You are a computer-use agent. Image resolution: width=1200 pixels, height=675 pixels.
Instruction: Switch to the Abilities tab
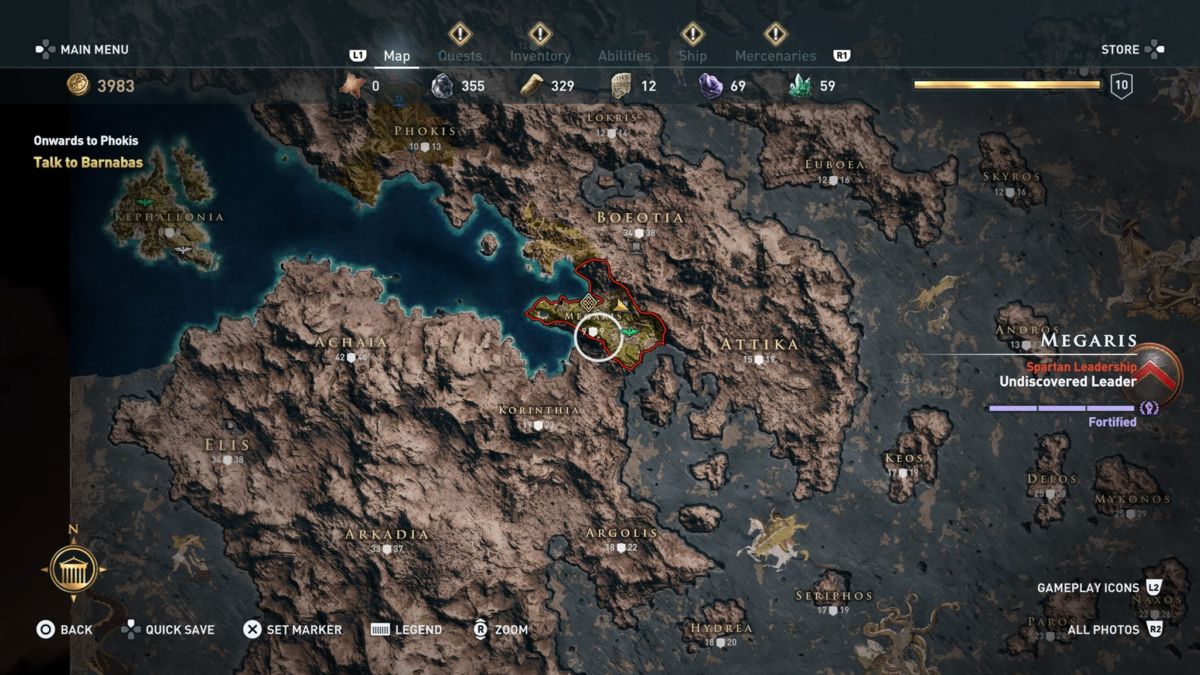pos(624,56)
